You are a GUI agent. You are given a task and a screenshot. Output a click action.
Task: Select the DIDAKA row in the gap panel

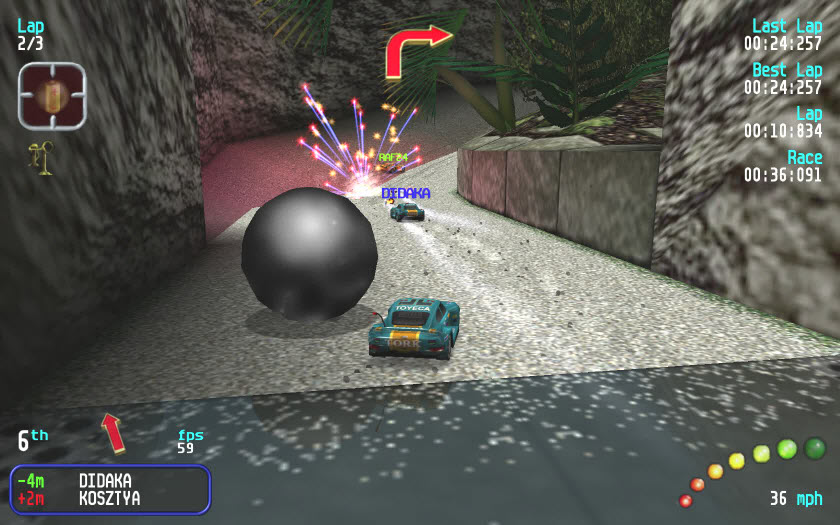click(x=108, y=481)
